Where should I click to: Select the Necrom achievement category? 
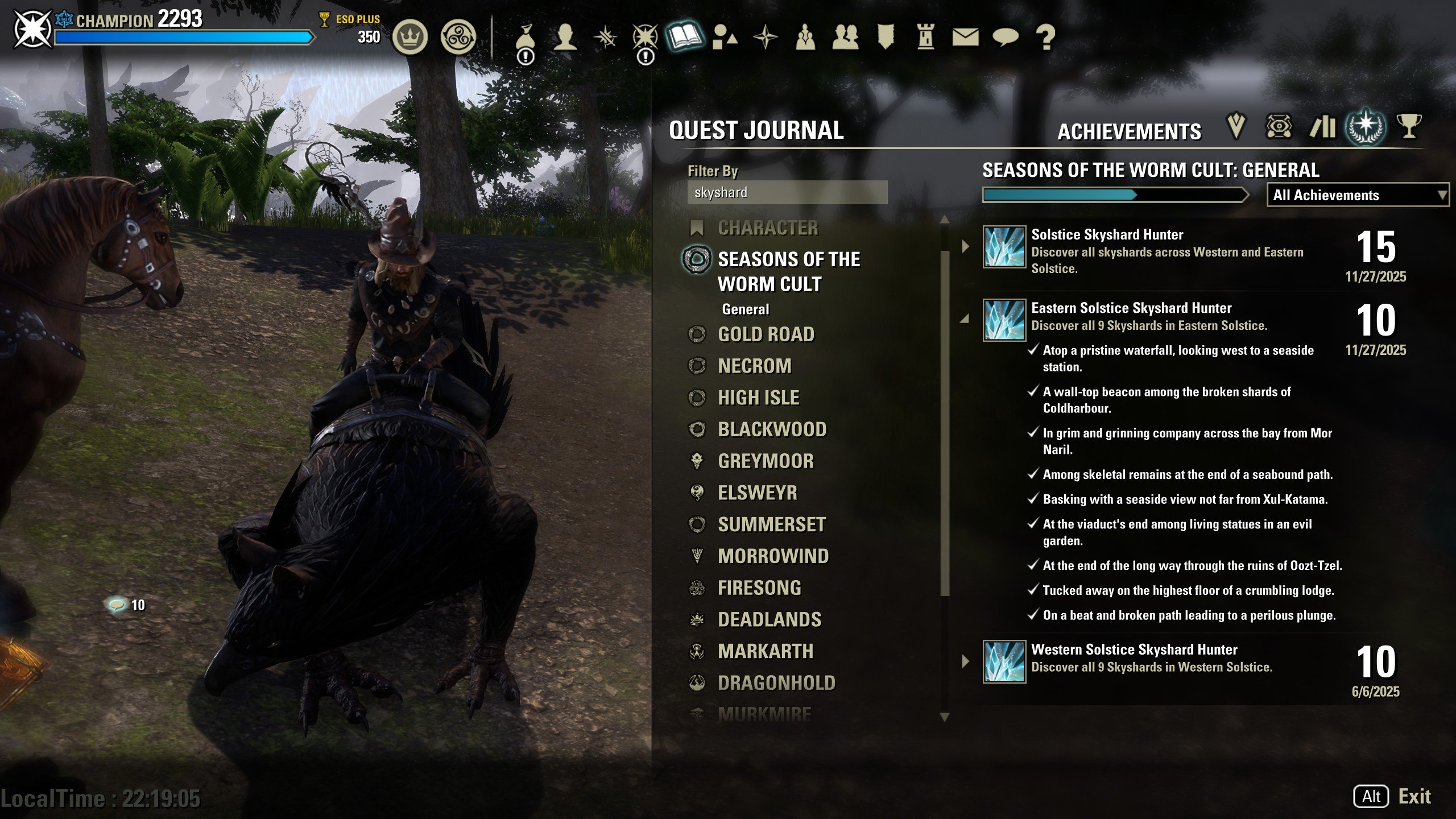tap(754, 366)
